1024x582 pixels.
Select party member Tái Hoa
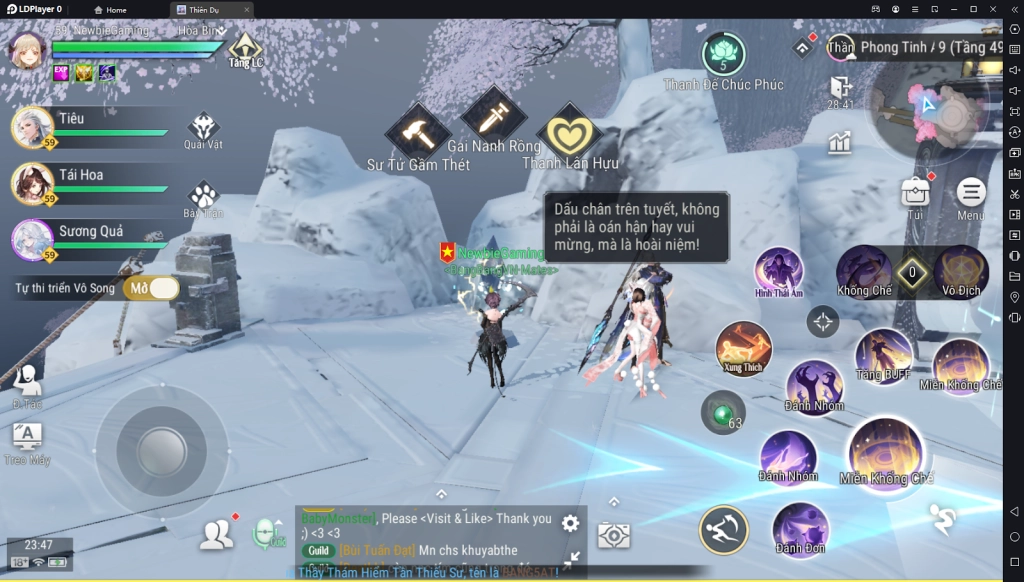click(32, 183)
